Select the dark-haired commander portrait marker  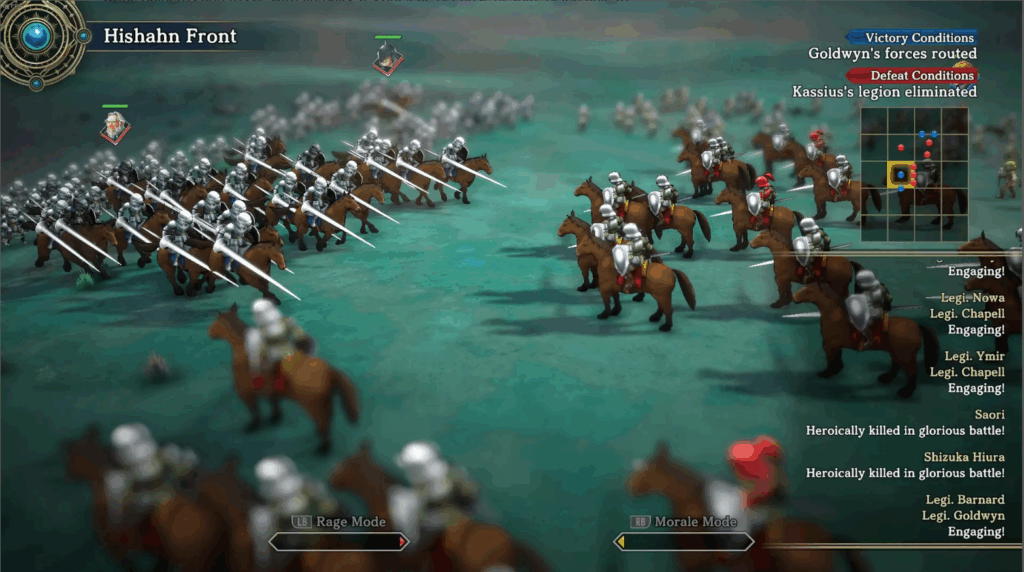point(387,59)
